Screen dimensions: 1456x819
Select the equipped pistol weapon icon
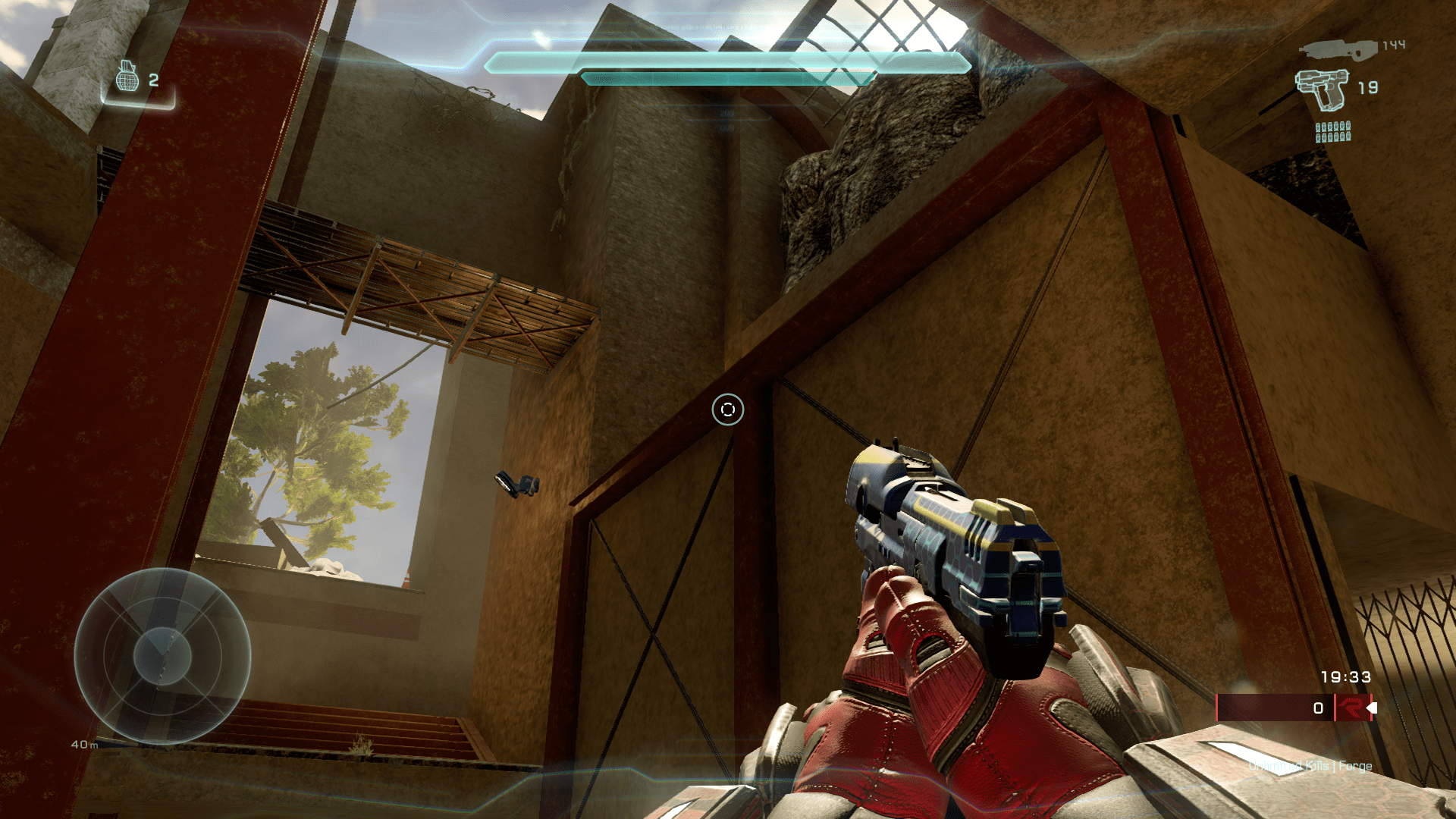pyautogui.click(x=1322, y=89)
